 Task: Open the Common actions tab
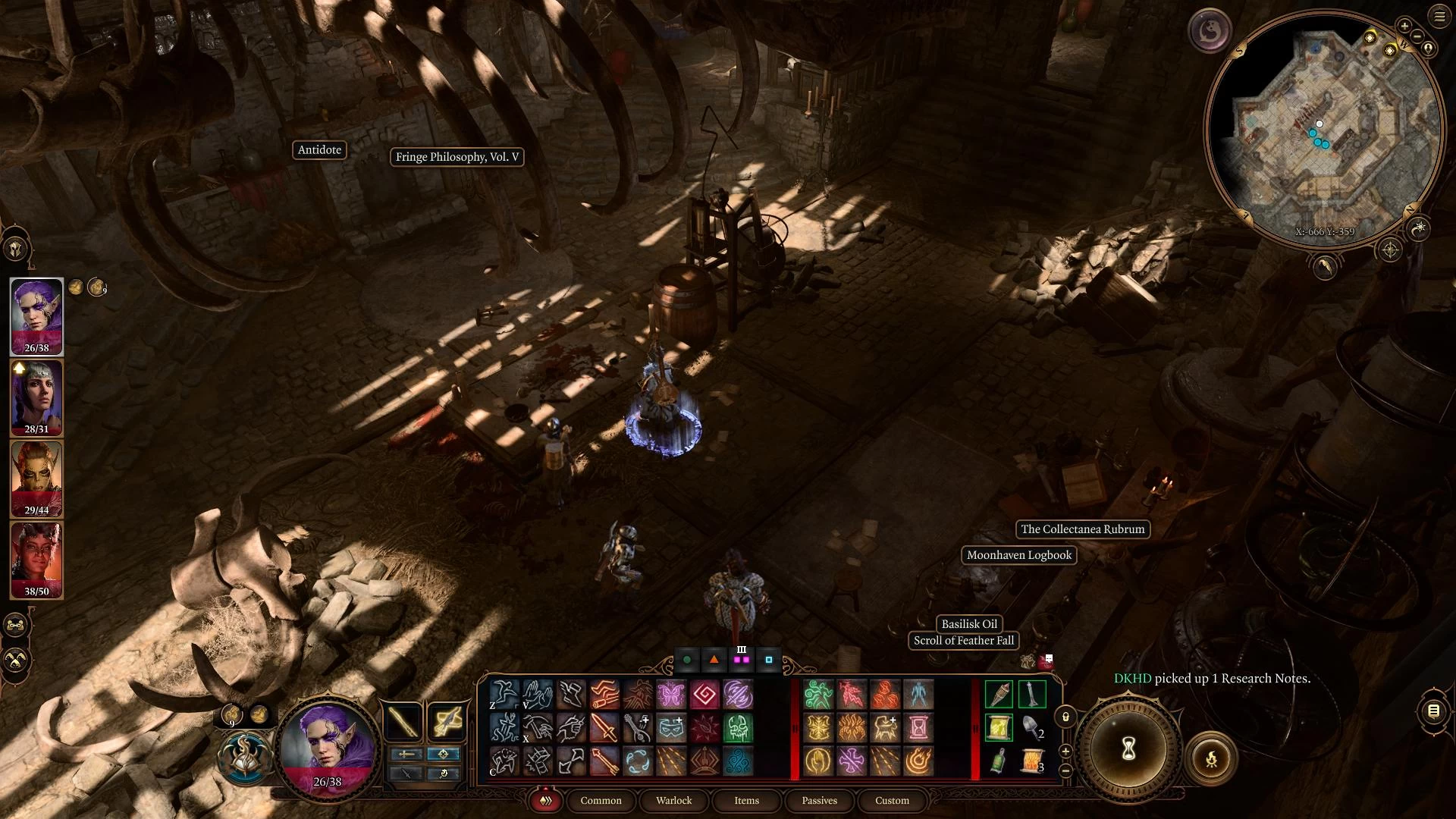(x=601, y=800)
